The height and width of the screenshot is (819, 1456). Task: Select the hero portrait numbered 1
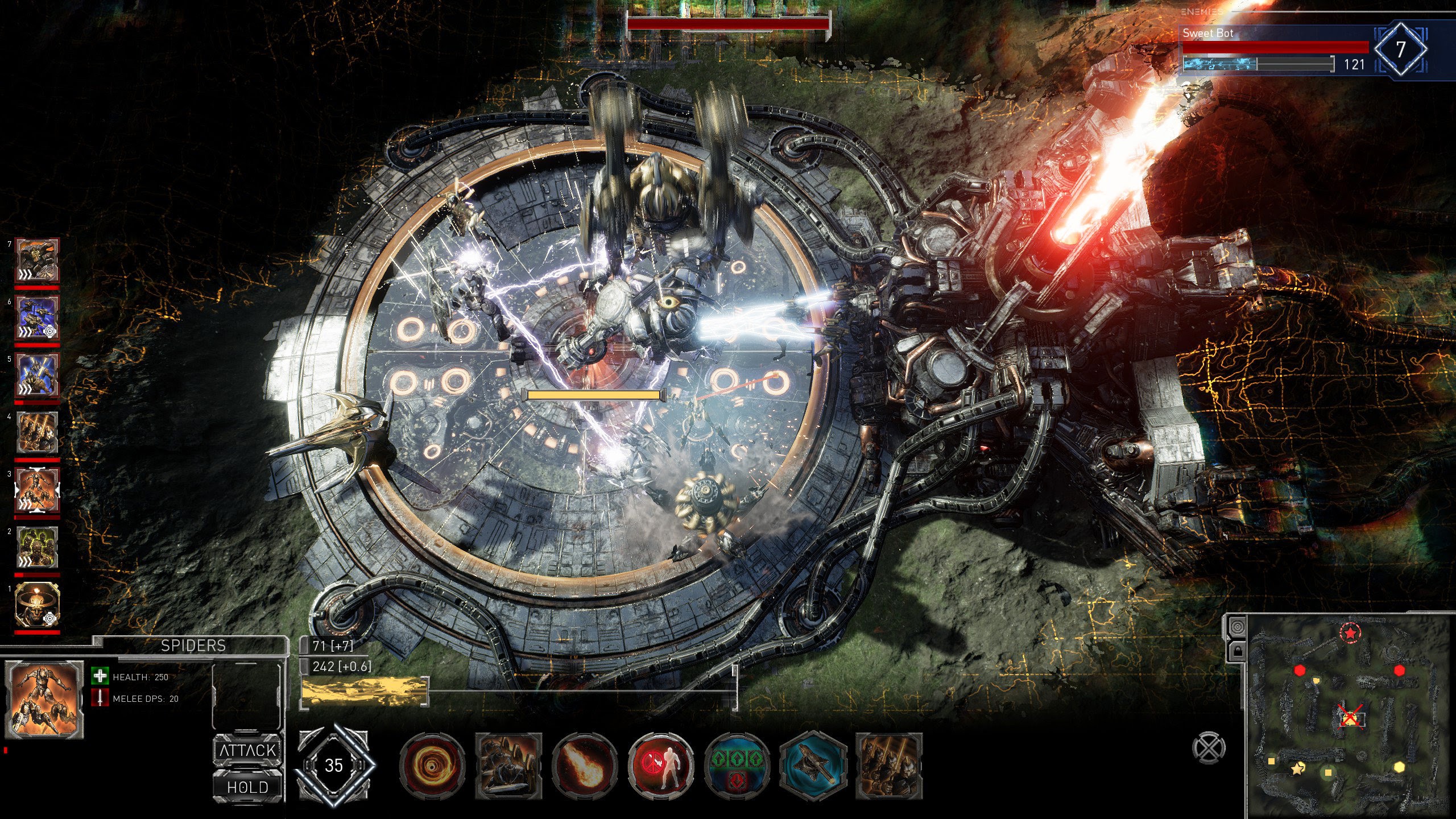37,605
